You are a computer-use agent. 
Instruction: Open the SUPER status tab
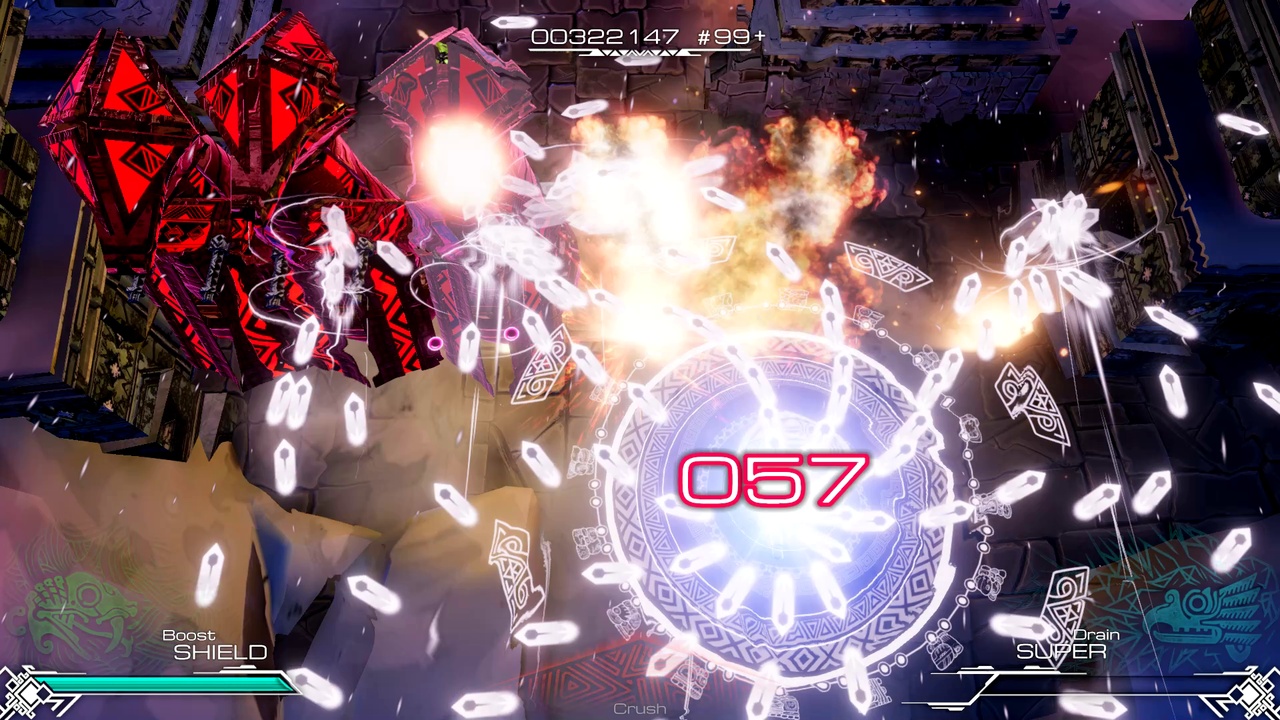click(1062, 652)
